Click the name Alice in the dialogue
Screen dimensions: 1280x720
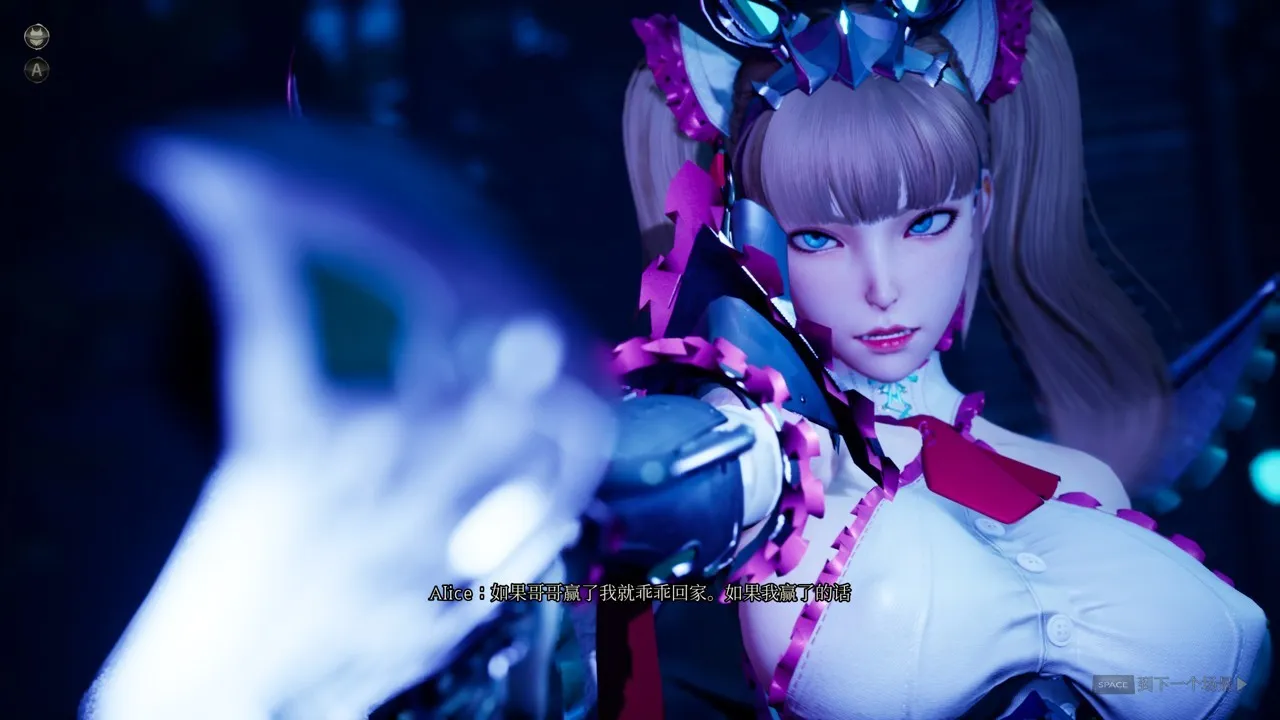[448, 592]
